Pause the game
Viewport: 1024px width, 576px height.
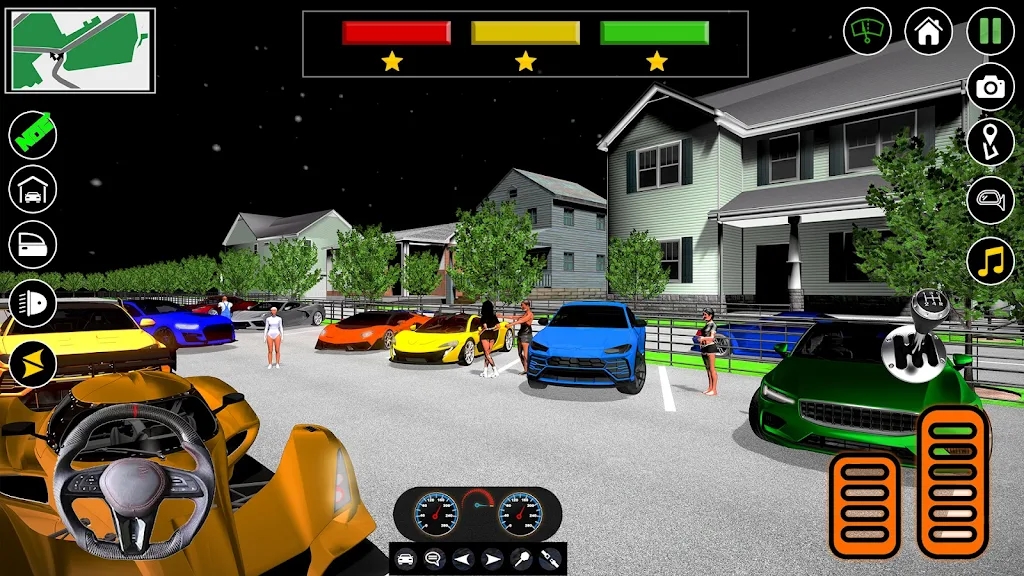(x=990, y=31)
